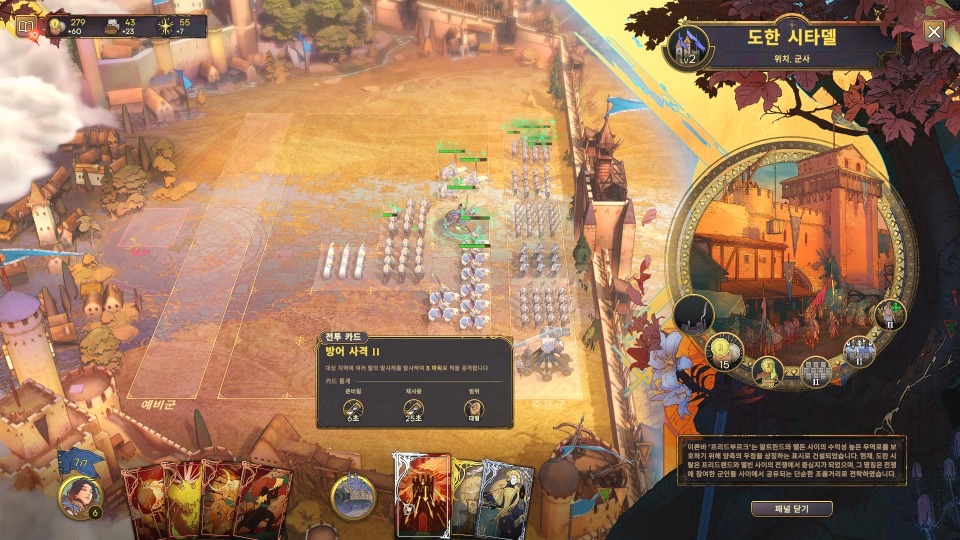The image size is (960, 540).
Task: Open the dark lightning ruins building slot
Action: 693,316
